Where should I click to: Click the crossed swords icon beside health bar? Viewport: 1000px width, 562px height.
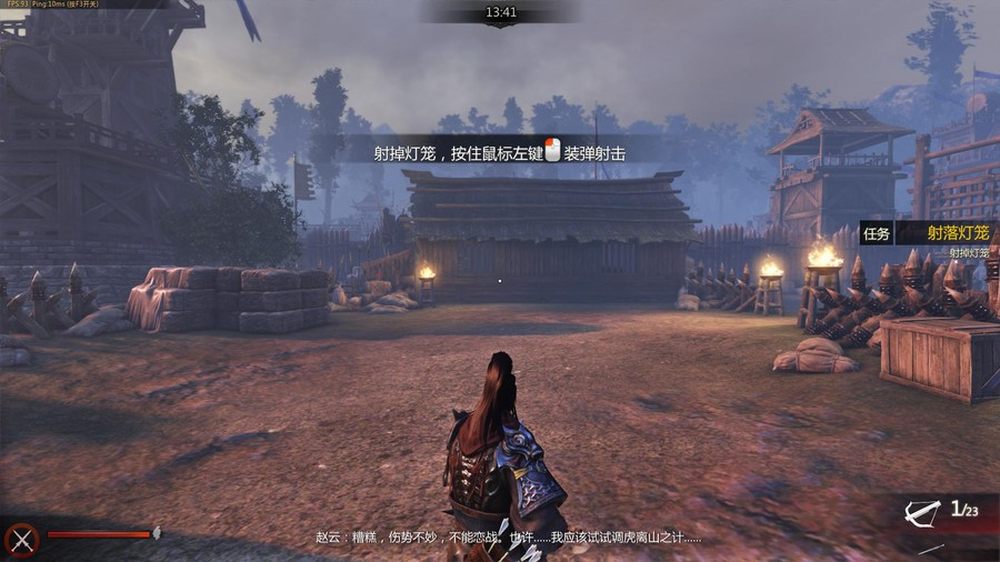(x=22, y=539)
